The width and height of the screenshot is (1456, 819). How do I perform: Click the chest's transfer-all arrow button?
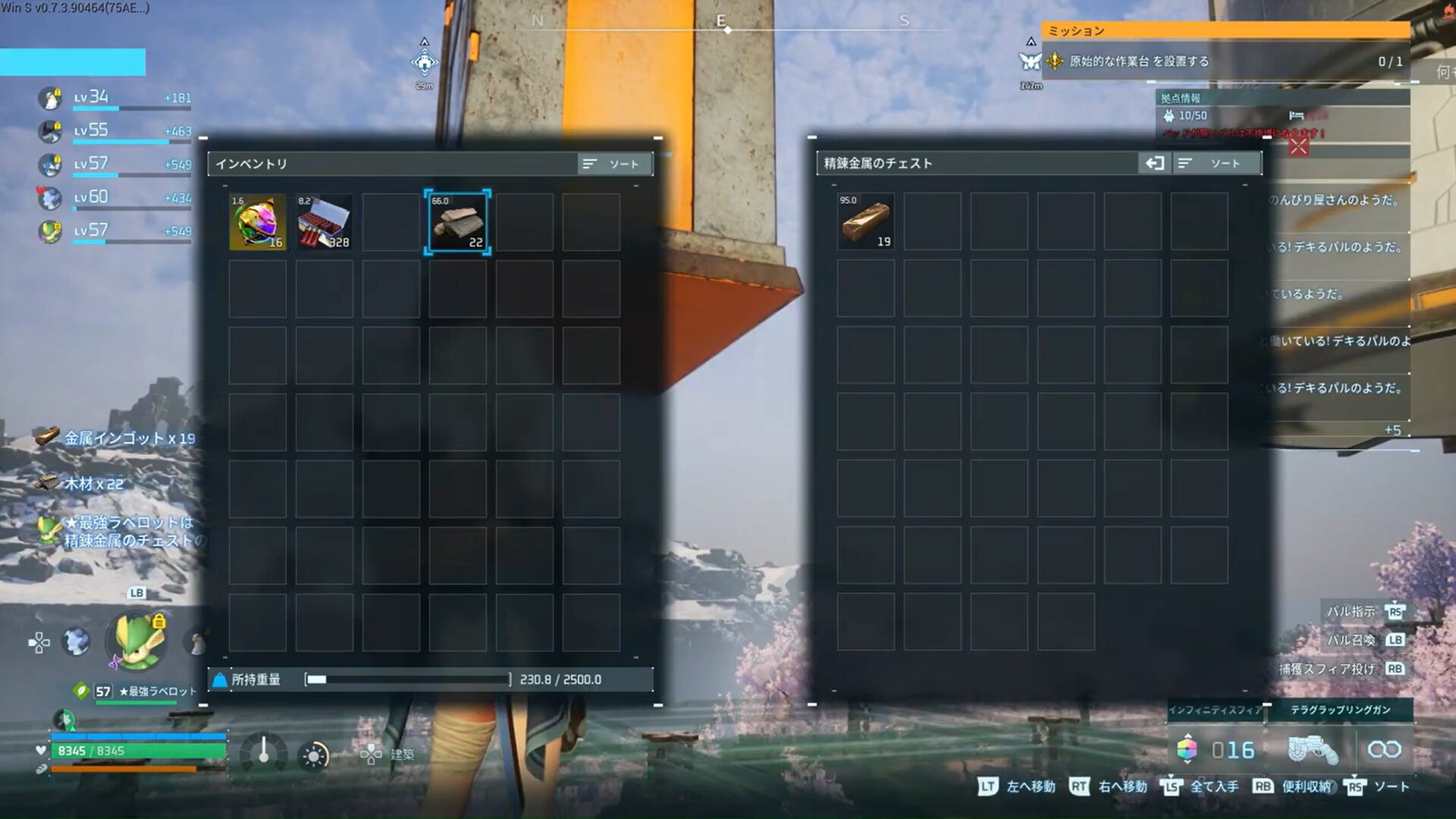[1154, 164]
